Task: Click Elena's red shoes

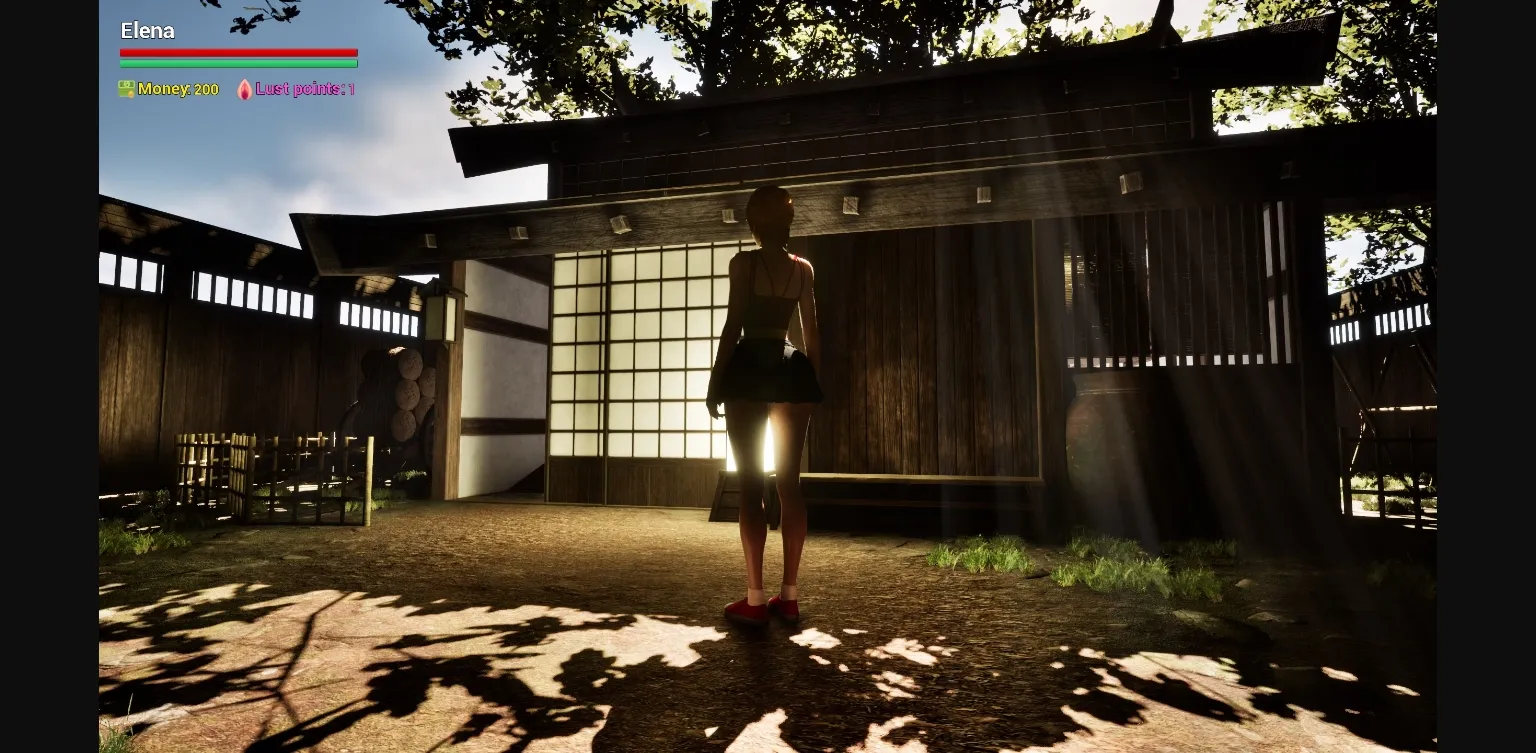Action: pyautogui.click(x=768, y=608)
